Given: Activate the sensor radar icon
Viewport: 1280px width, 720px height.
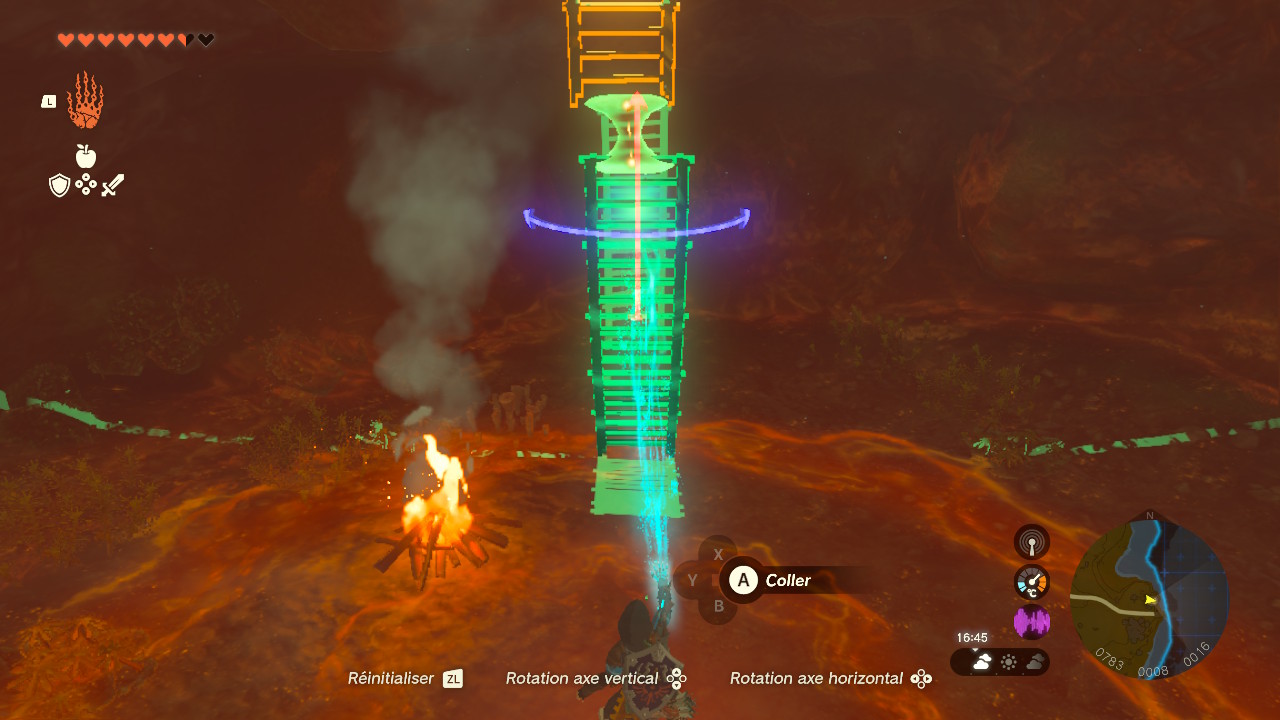Looking at the screenshot, I should 1032,543.
